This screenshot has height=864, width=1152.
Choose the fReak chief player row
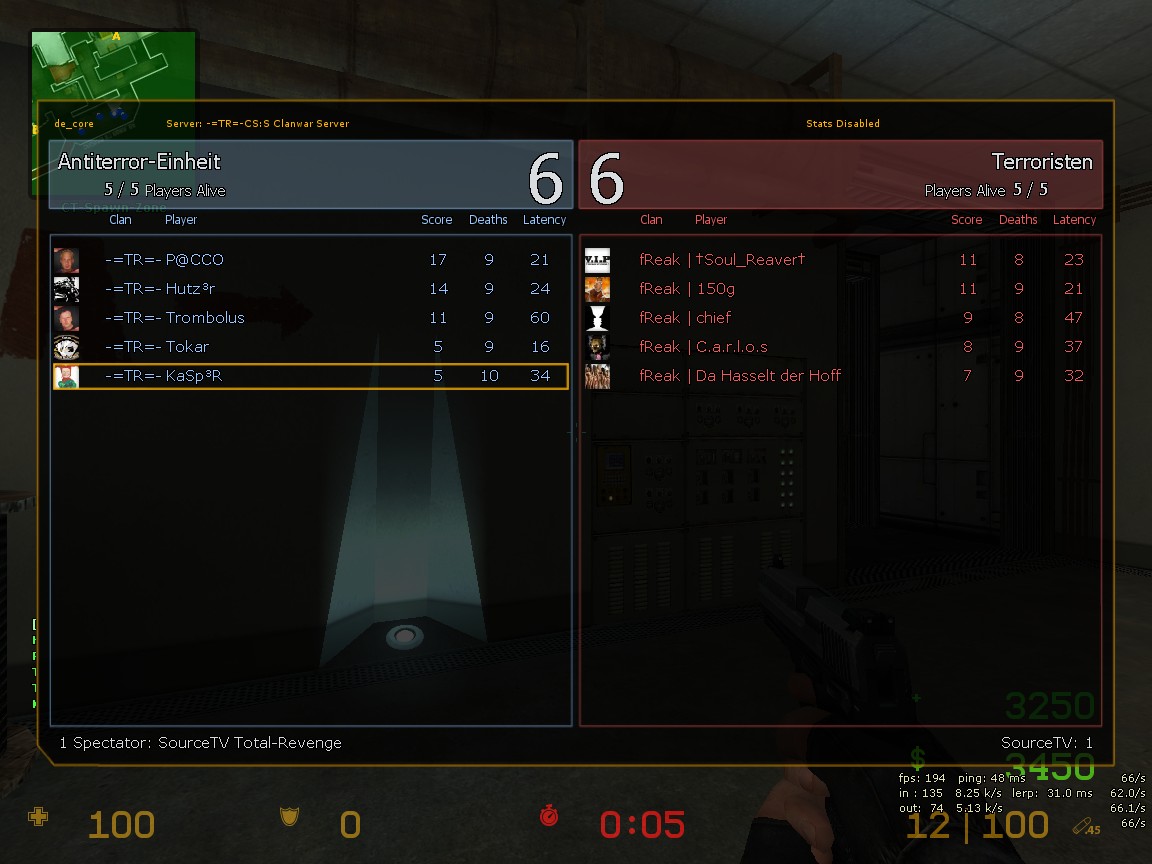pyautogui.click(x=840, y=318)
